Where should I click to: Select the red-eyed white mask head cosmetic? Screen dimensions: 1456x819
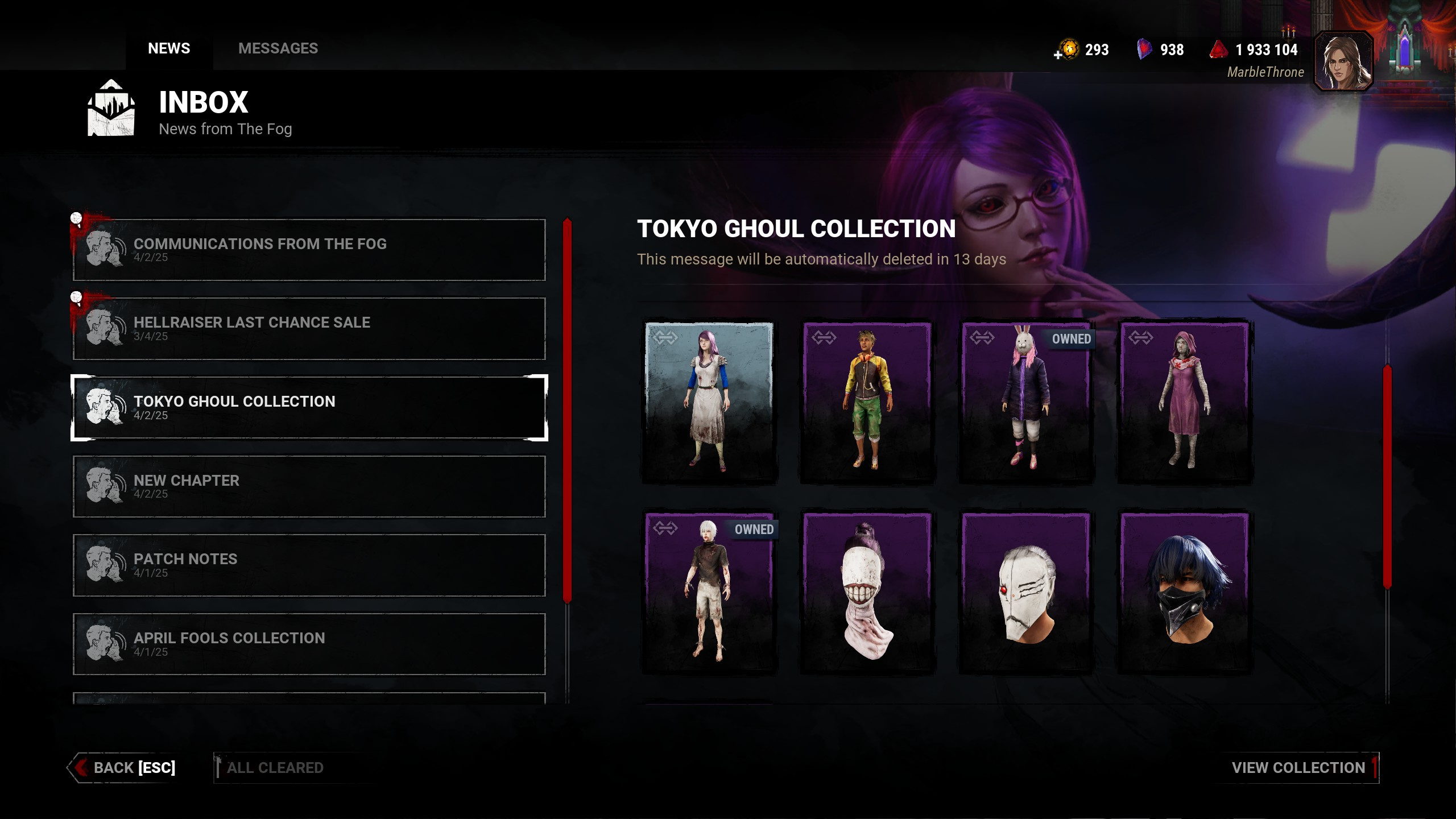(1026, 591)
